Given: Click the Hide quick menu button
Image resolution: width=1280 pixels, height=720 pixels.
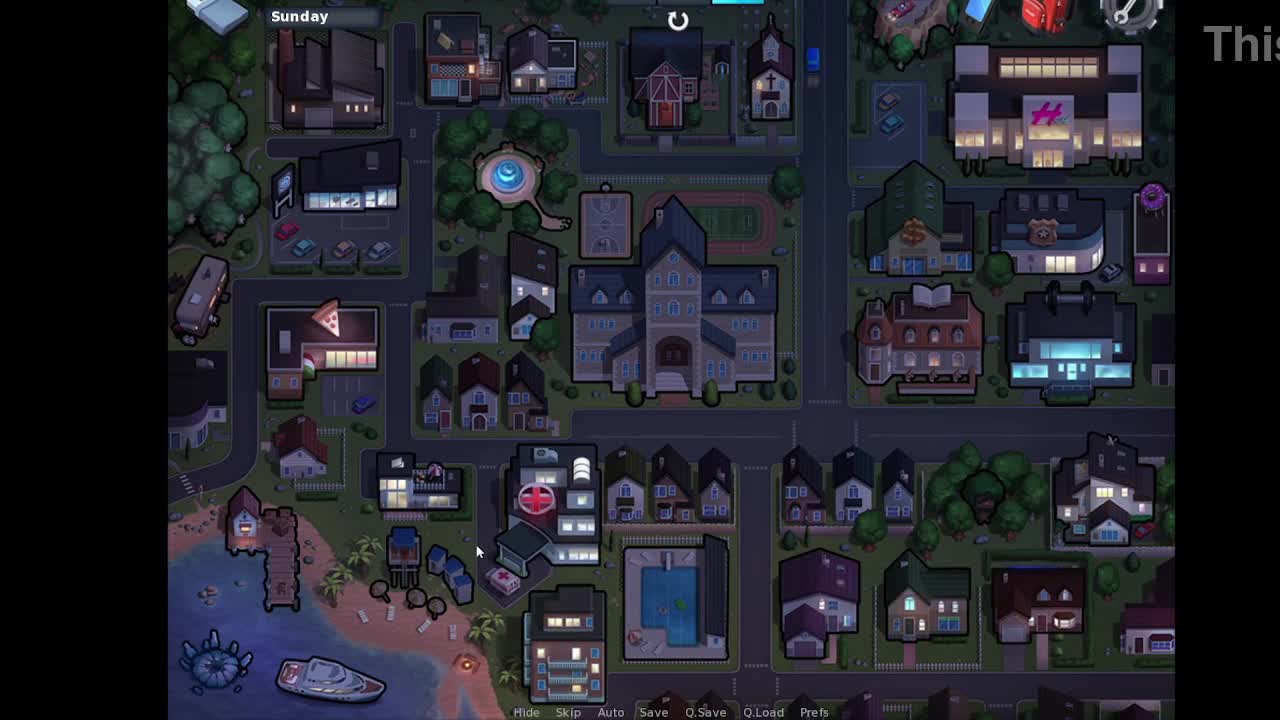Looking at the screenshot, I should pyautogui.click(x=526, y=712).
